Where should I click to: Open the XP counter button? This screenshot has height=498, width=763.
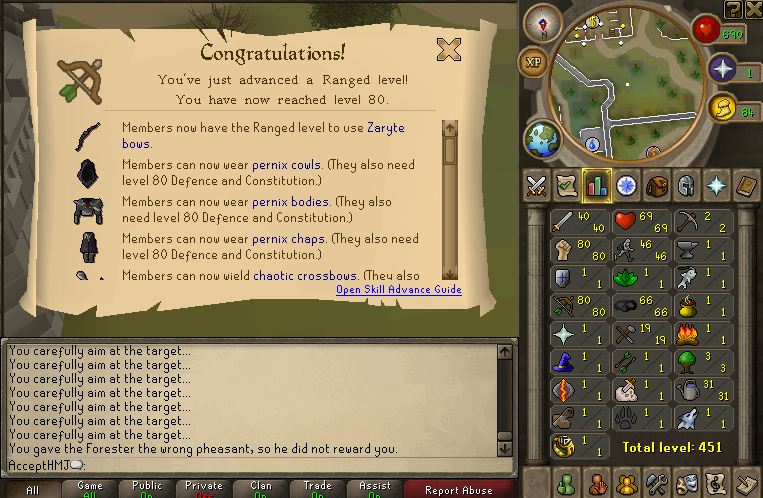pyautogui.click(x=532, y=61)
